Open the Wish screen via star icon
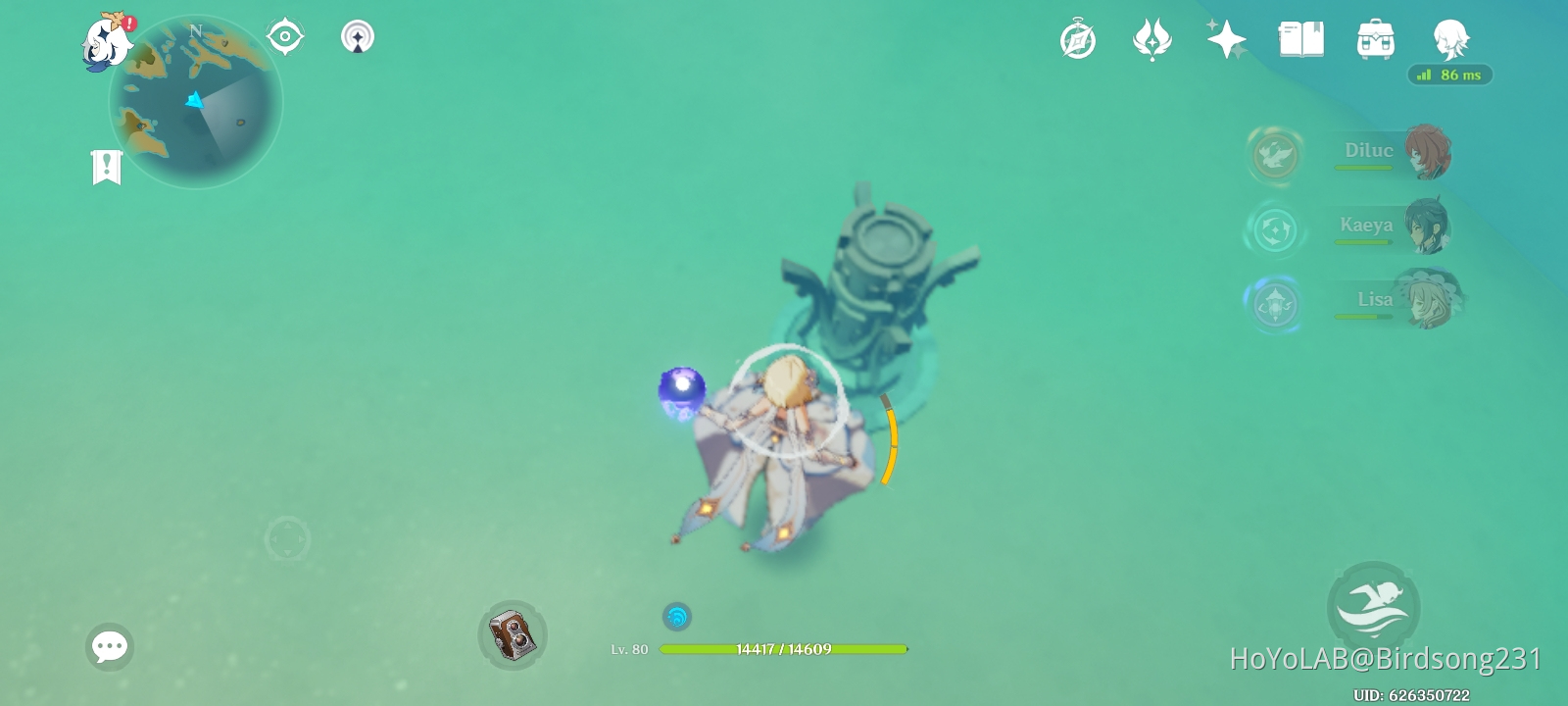This screenshot has height=706, width=1568. 1227,39
